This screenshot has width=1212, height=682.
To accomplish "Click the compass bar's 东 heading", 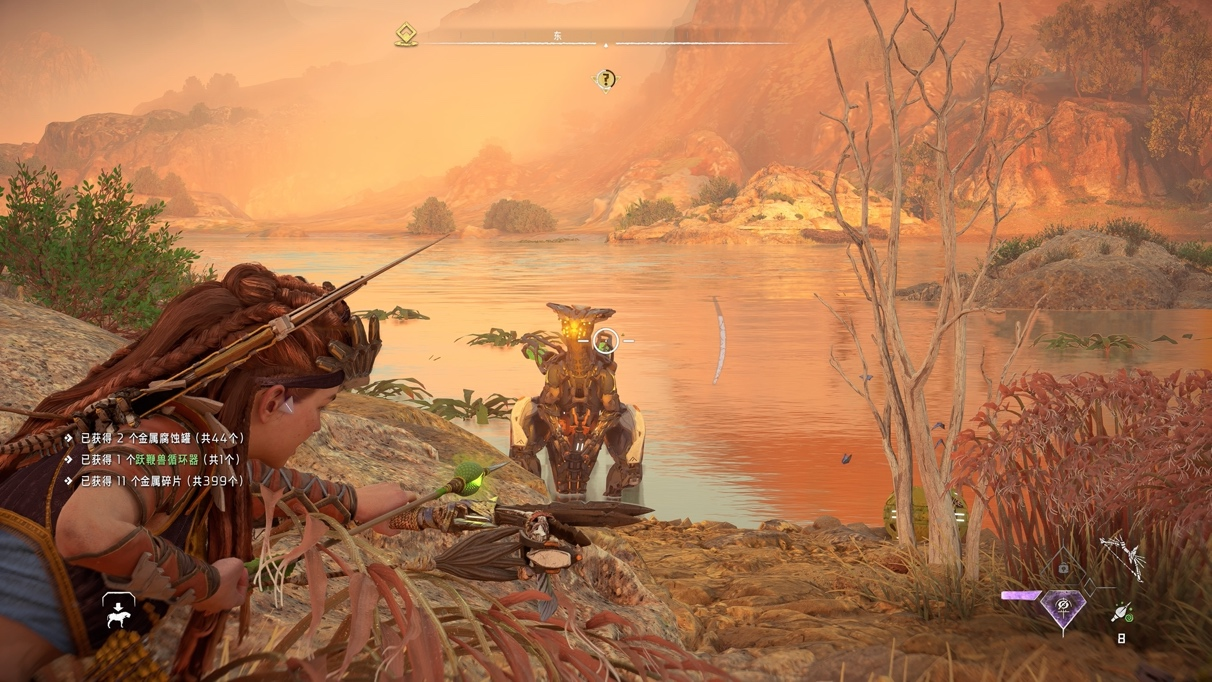I will [x=558, y=37].
